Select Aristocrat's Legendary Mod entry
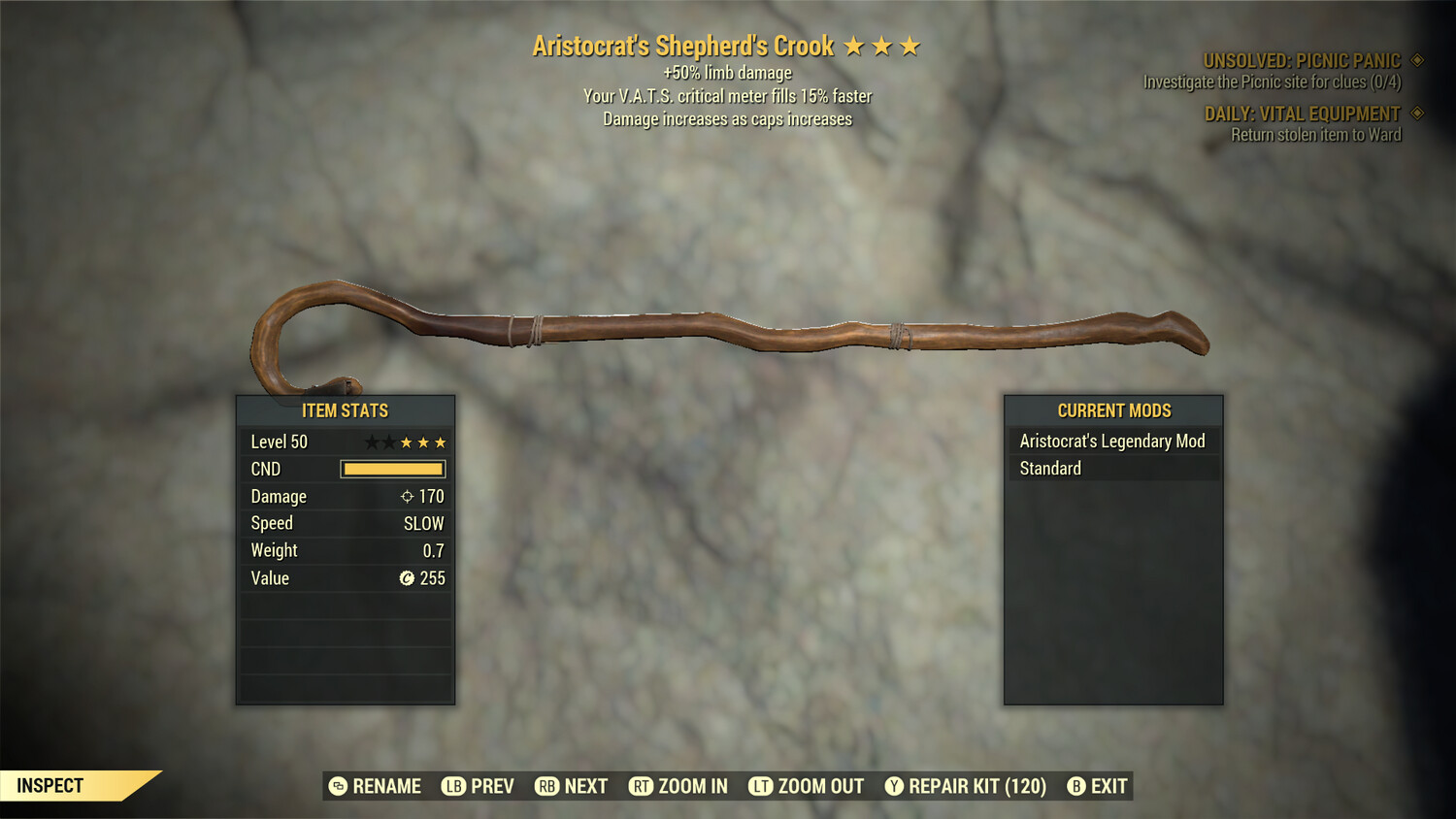 point(1112,442)
